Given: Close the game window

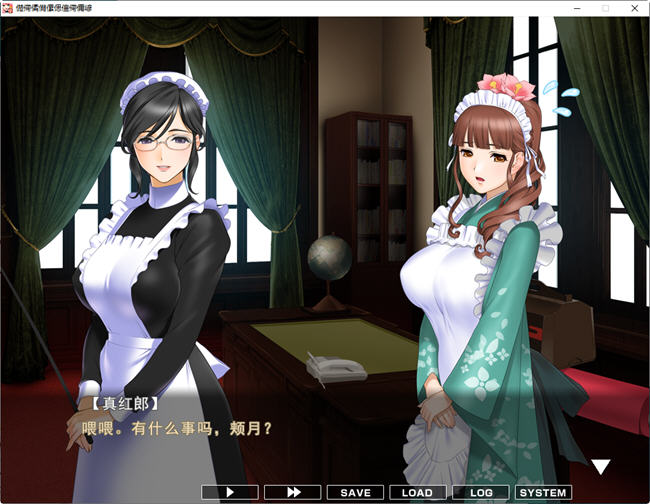Looking at the screenshot, I should click(633, 8).
